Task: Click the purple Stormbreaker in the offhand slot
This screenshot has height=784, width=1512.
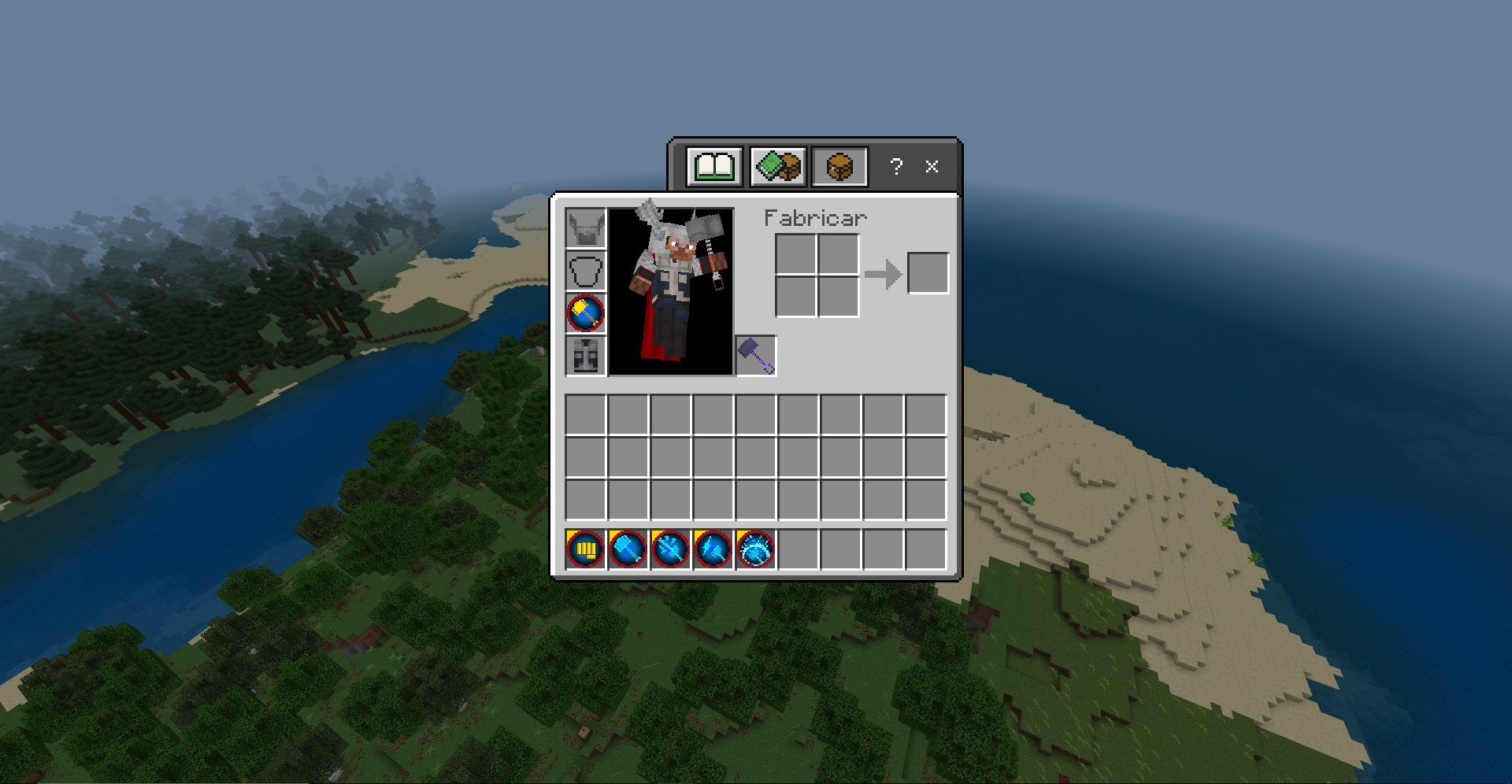Action: 754,354
